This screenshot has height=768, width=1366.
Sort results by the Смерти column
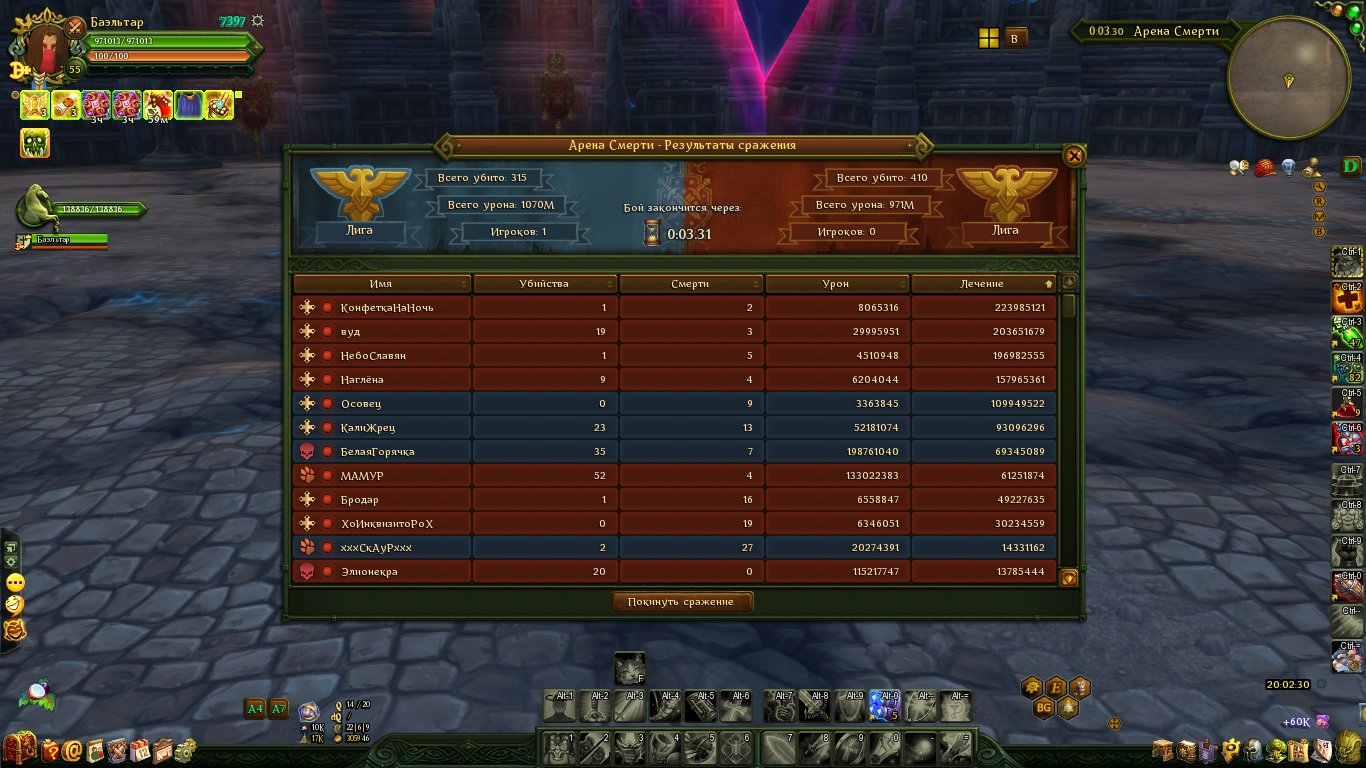coord(690,284)
